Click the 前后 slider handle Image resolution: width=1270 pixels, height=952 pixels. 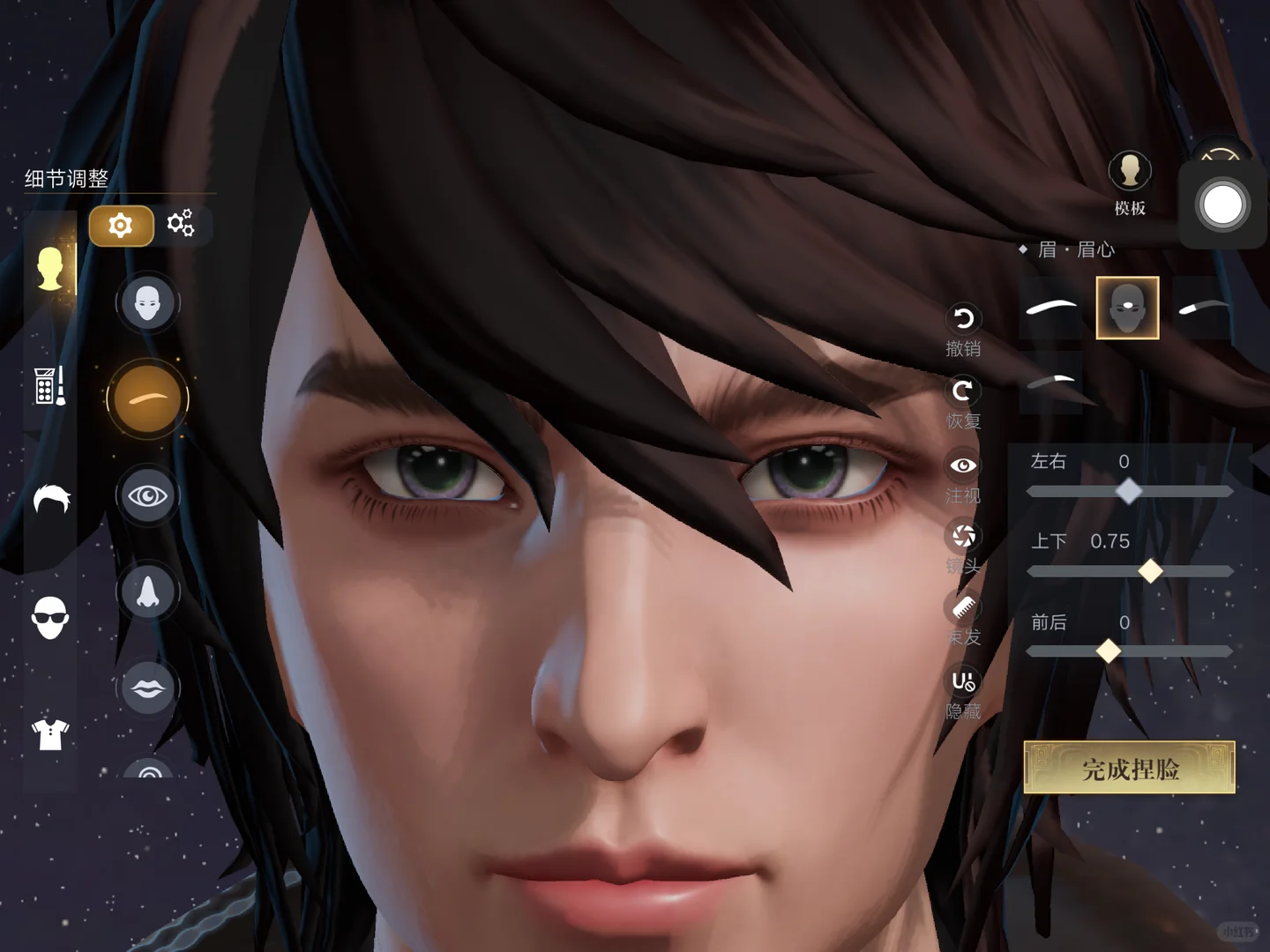pos(1108,651)
